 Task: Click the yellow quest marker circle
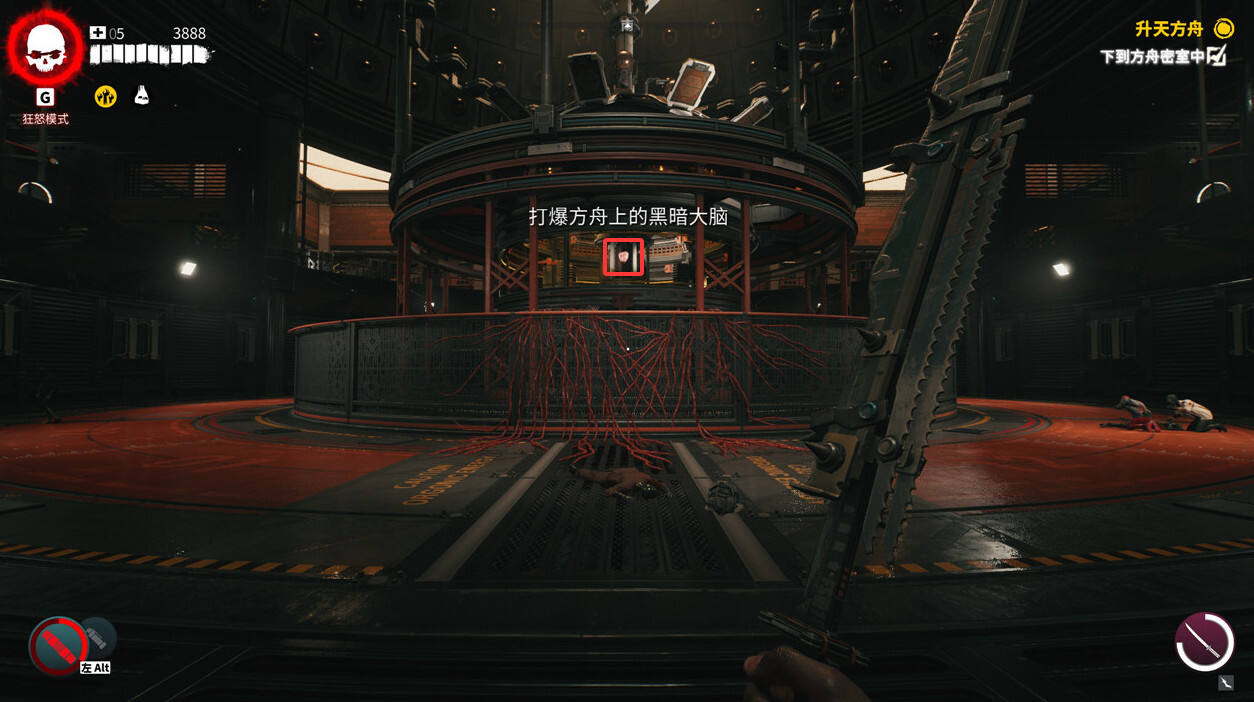[1223, 28]
